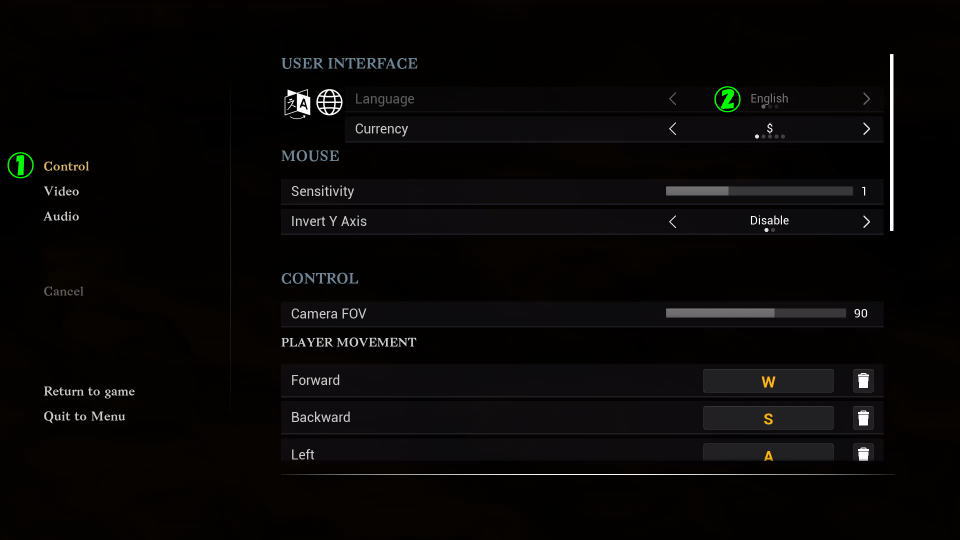Rebind the Forward key W
This screenshot has width=960, height=540.
tap(768, 381)
